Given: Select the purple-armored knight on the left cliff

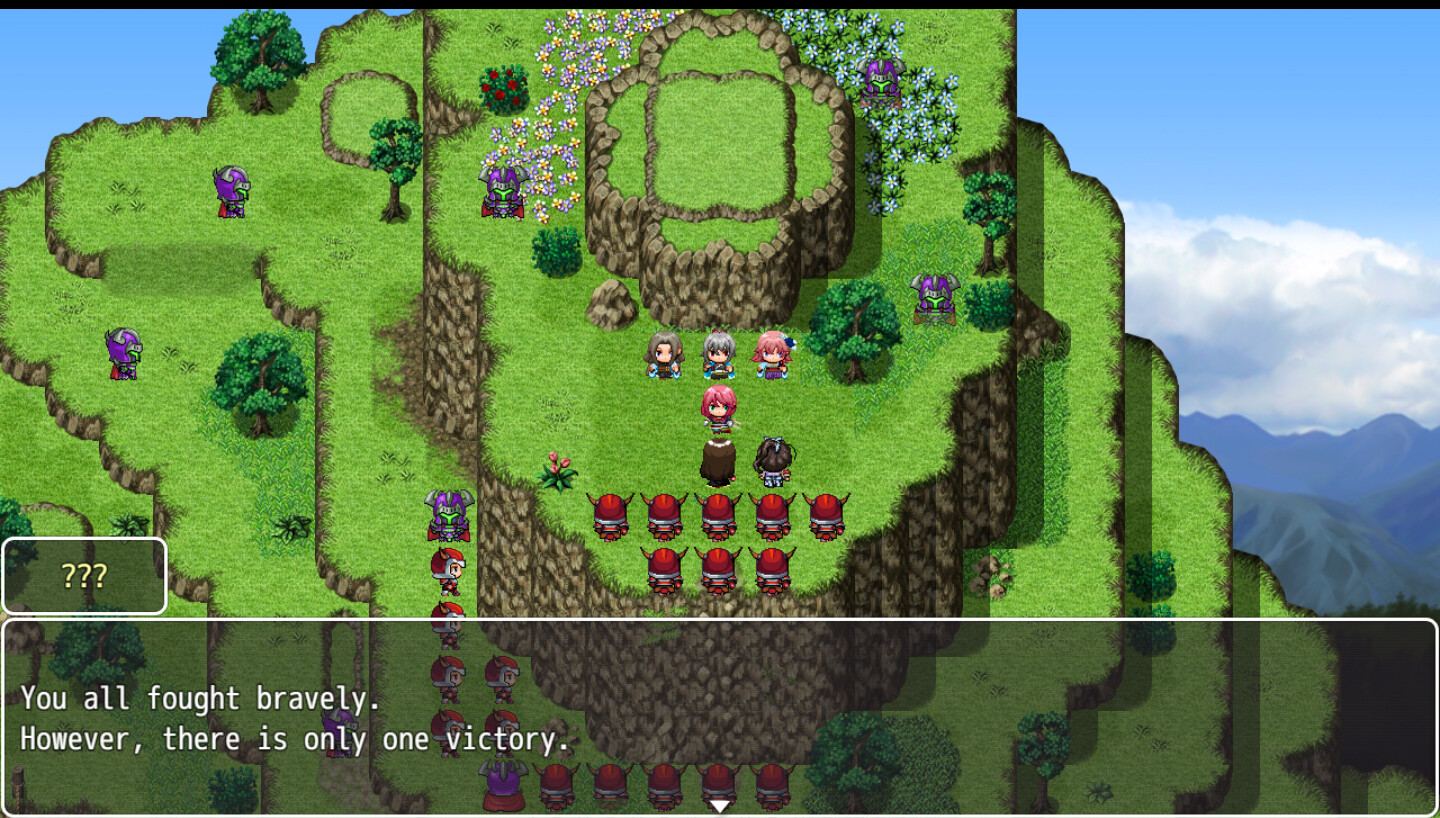Looking at the screenshot, I should pyautogui.click(x=122, y=355).
